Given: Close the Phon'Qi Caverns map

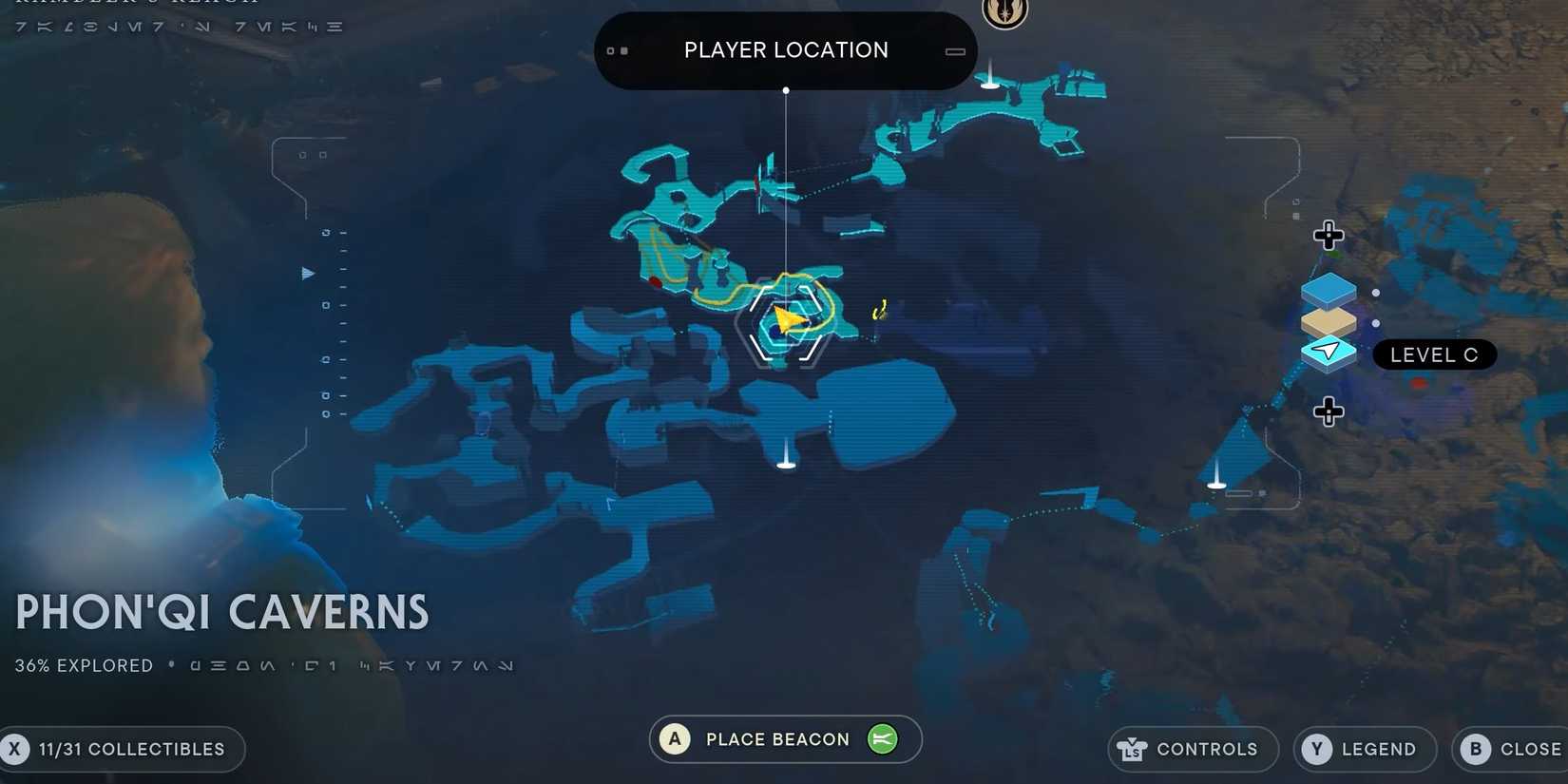Looking at the screenshot, I should tap(1510, 749).
